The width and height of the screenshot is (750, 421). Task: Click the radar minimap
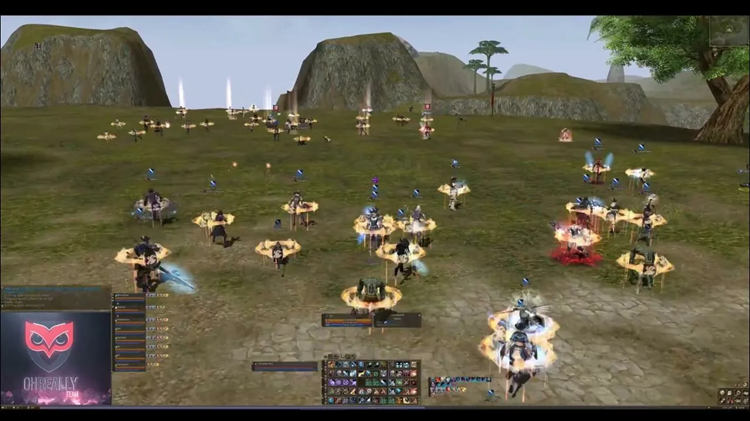point(729,31)
